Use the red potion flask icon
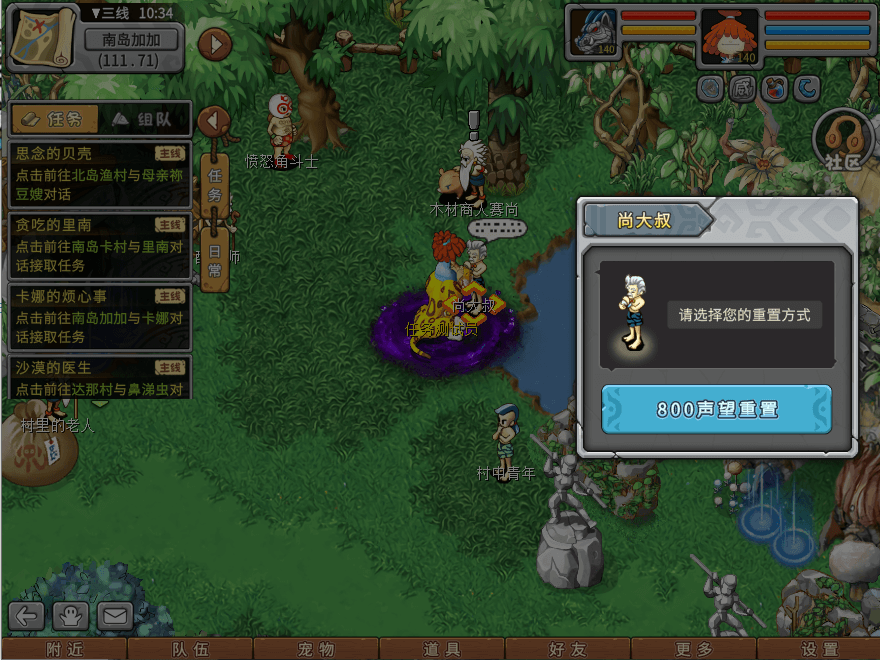The width and height of the screenshot is (880, 660). click(774, 89)
